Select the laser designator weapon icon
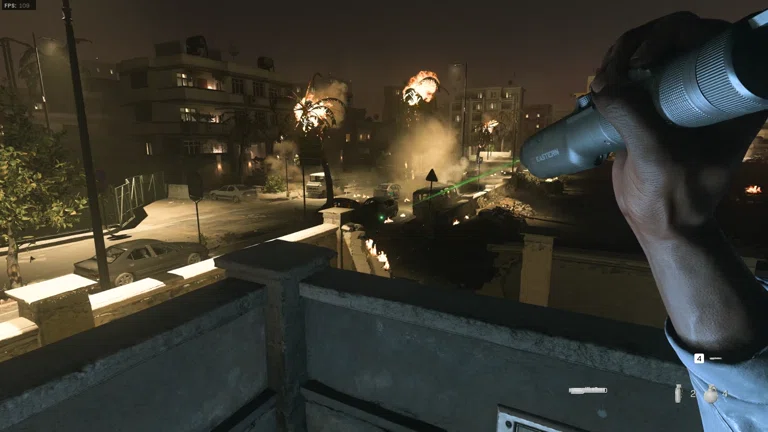This screenshot has height=432, width=768. [x=588, y=390]
